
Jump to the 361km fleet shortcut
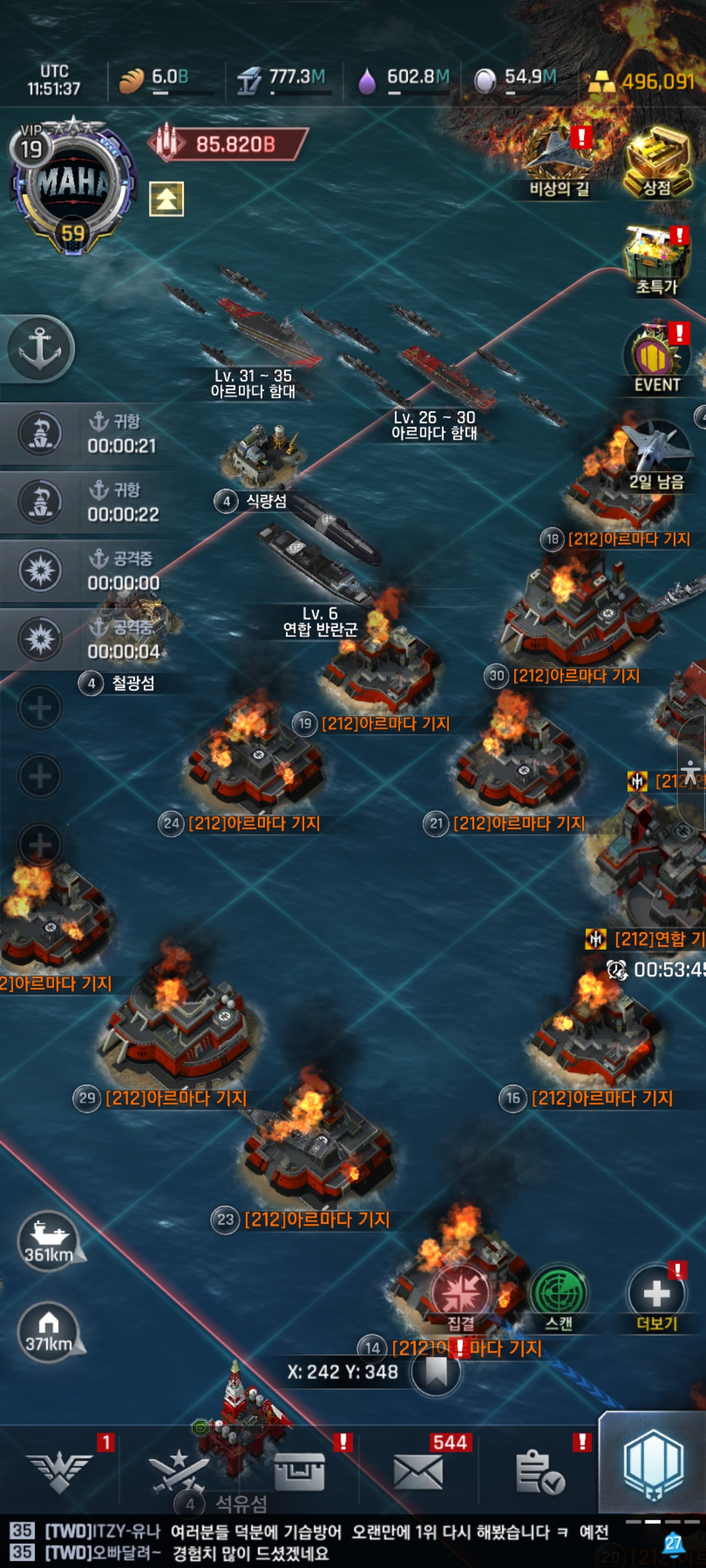click(49, 1240)
